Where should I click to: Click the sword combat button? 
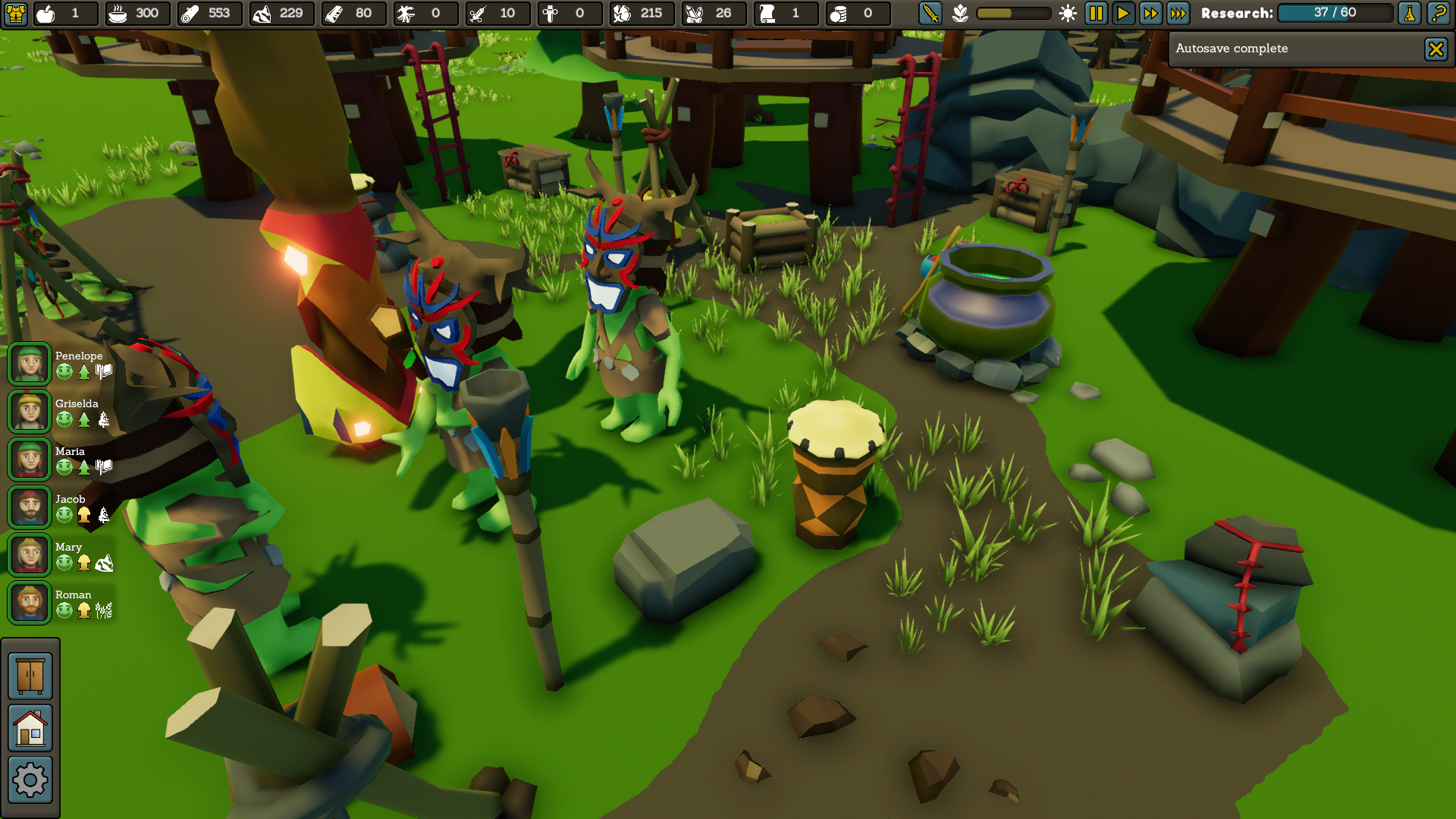pyautogui.click(x=930, y=13)
